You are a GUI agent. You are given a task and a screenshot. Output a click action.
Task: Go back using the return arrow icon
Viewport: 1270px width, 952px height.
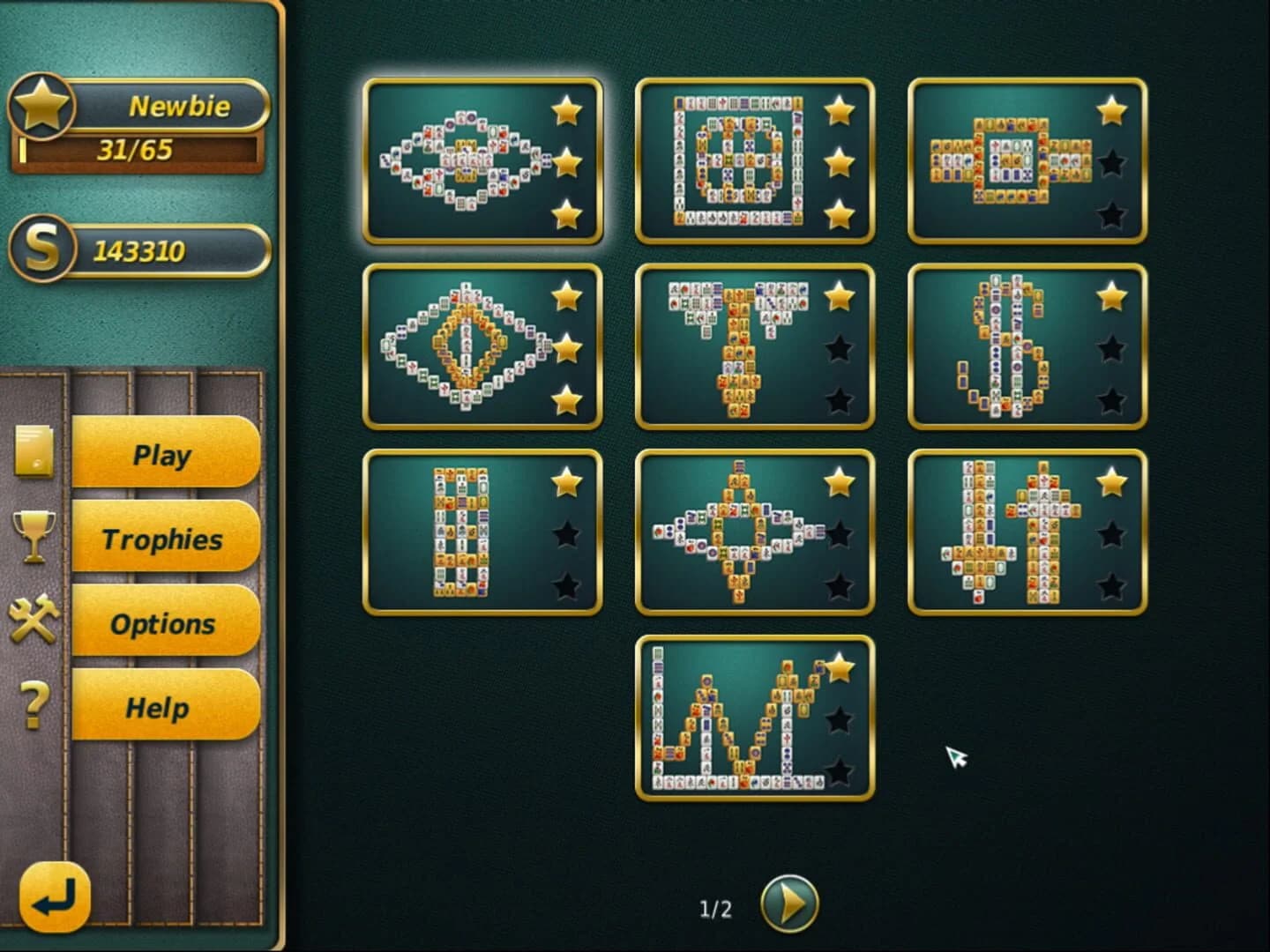[x=53, y=897]
